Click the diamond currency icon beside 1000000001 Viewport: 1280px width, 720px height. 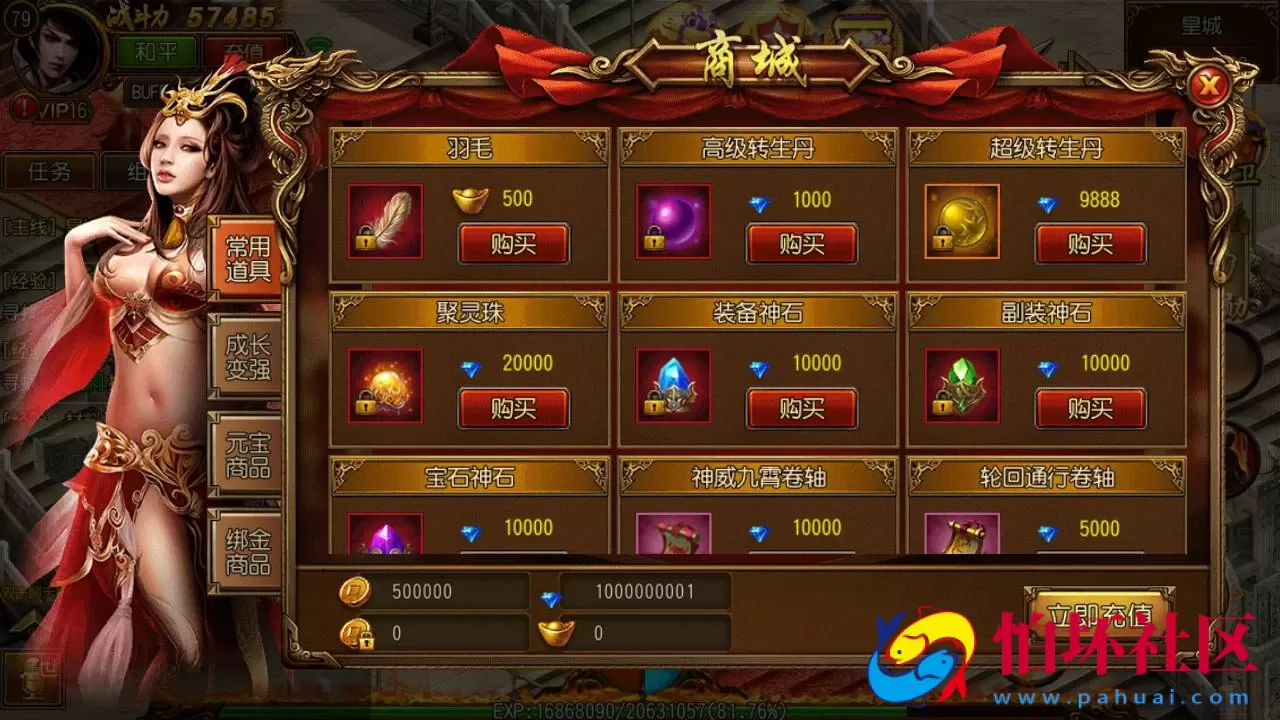549,592
